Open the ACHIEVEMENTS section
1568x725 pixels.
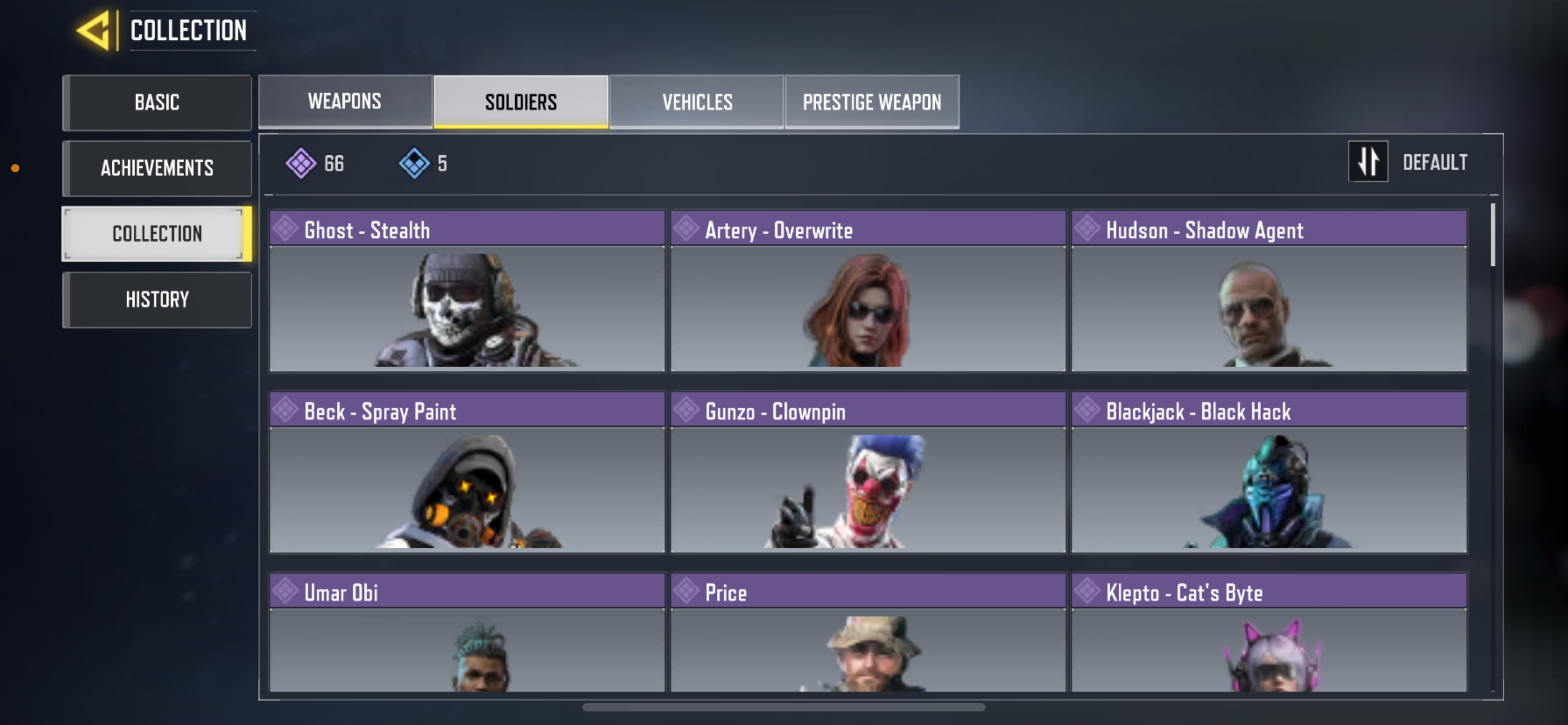156,168
